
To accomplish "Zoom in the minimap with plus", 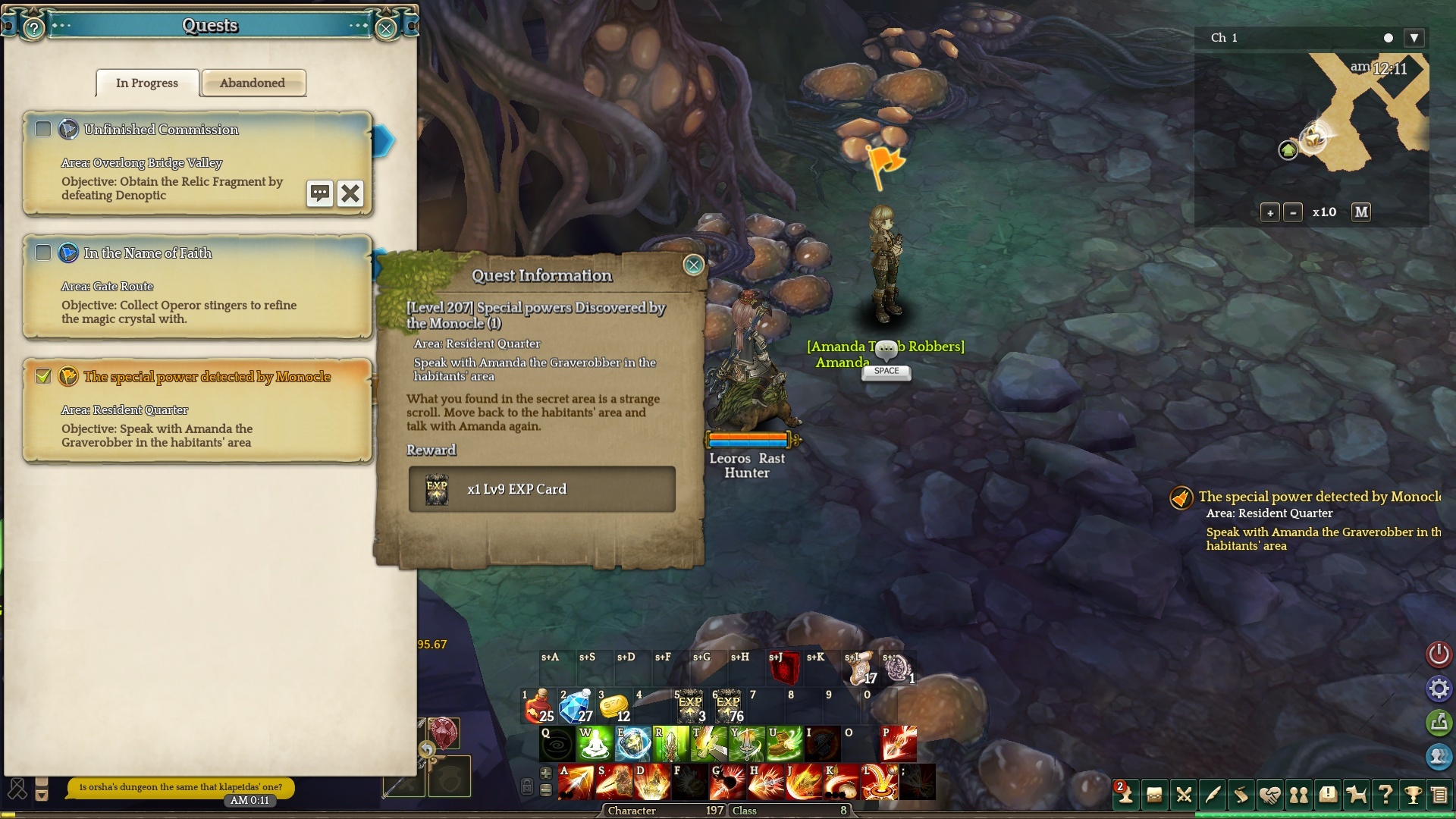I will click(x=1269, y=213).
